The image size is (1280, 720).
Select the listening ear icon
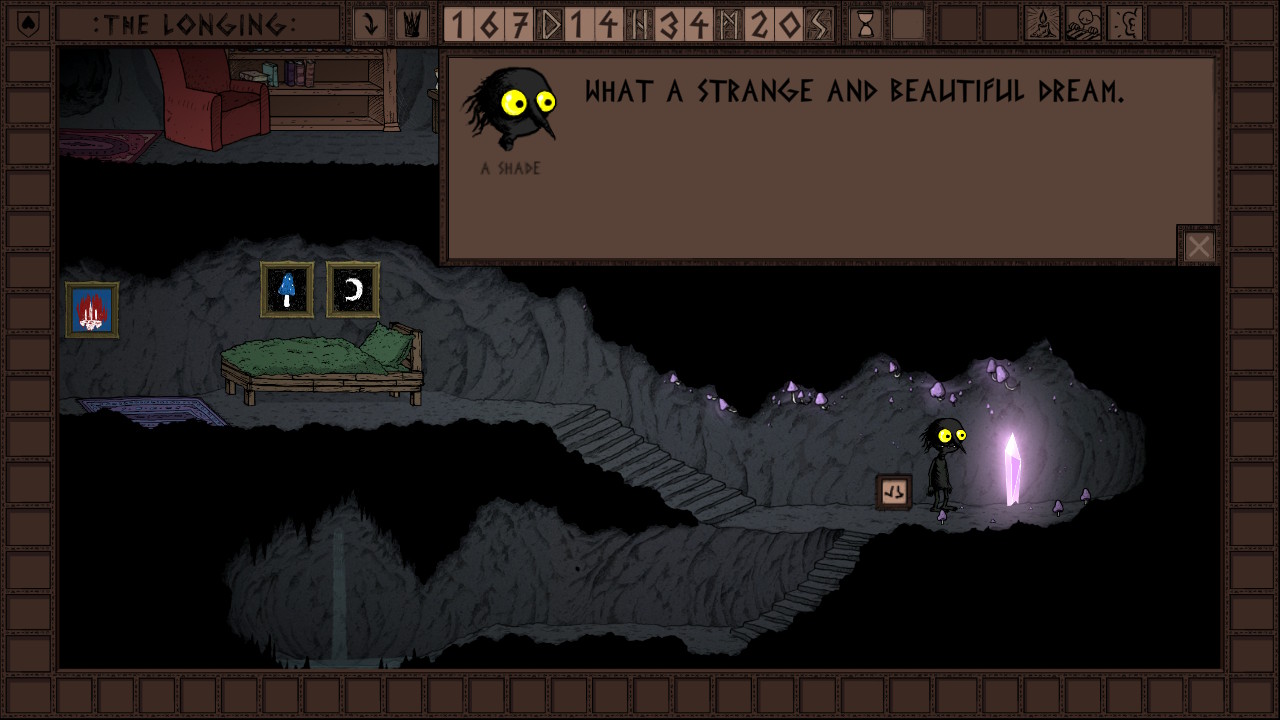click(1124, 24)
